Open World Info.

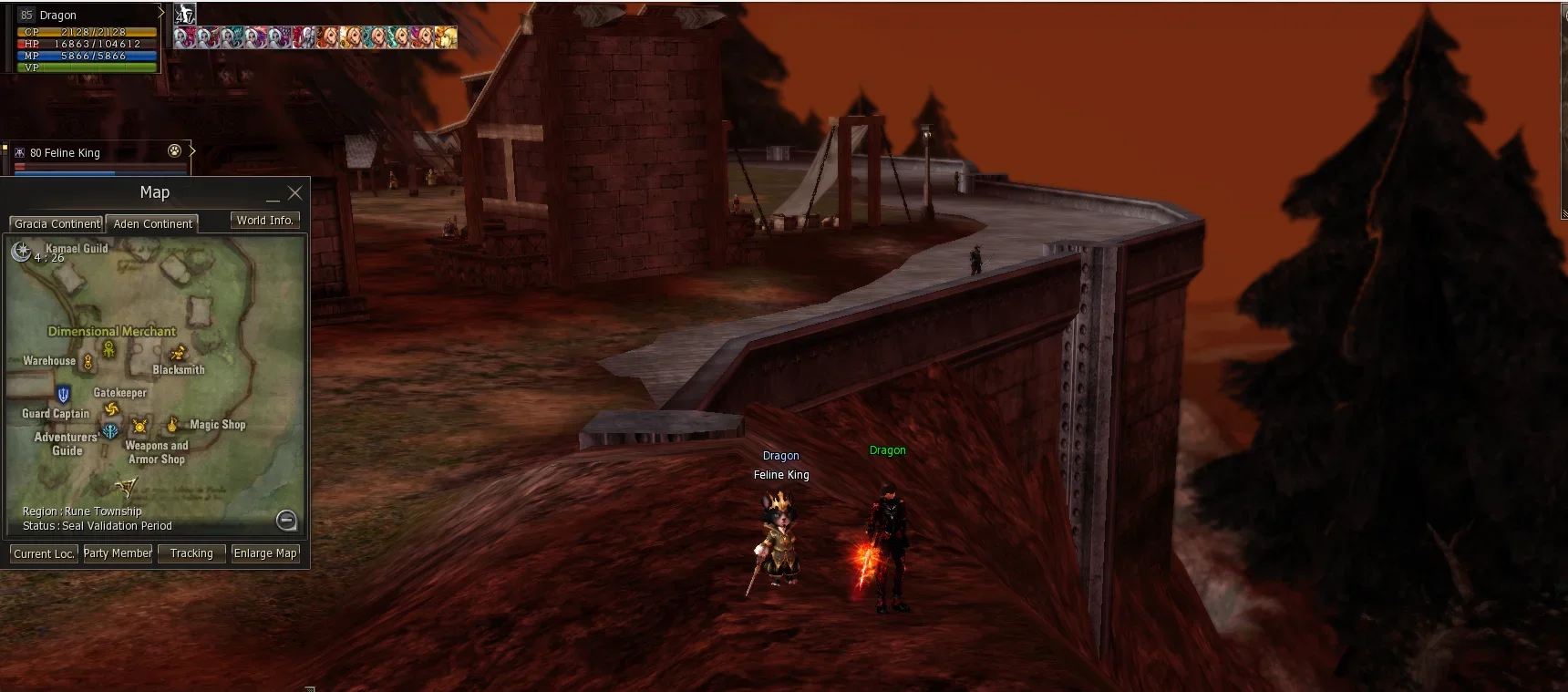pyautogui.click(x=264, y=221)
